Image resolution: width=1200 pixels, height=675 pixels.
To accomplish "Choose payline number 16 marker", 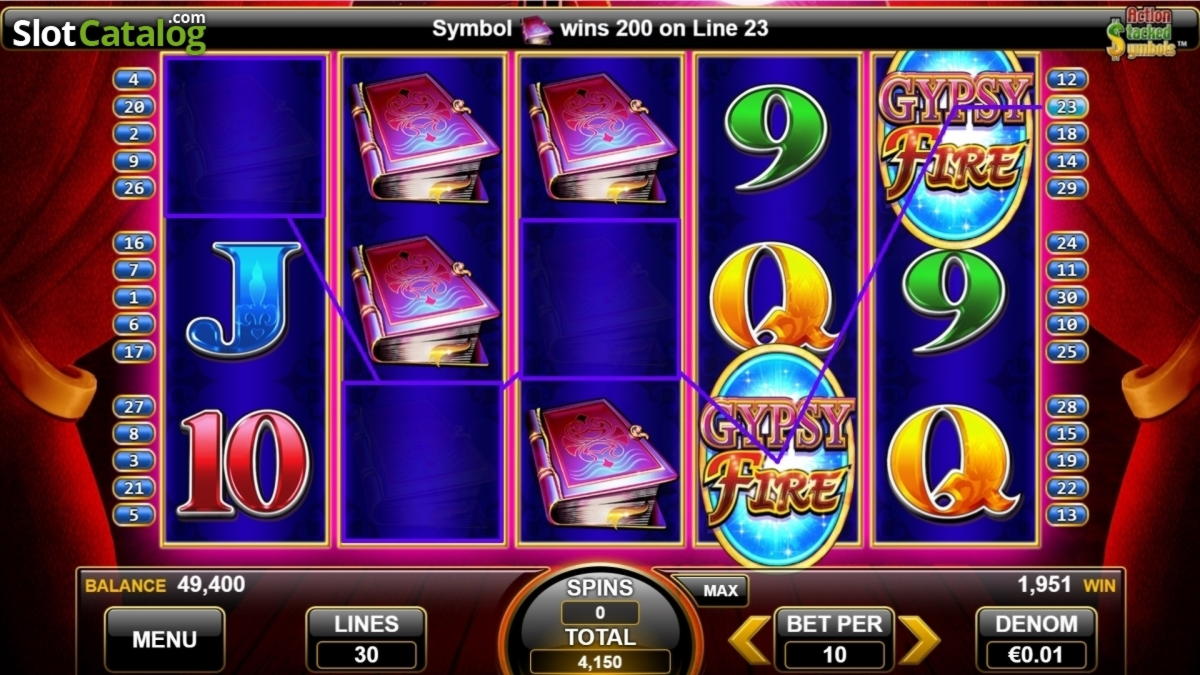I will [134, 243].
